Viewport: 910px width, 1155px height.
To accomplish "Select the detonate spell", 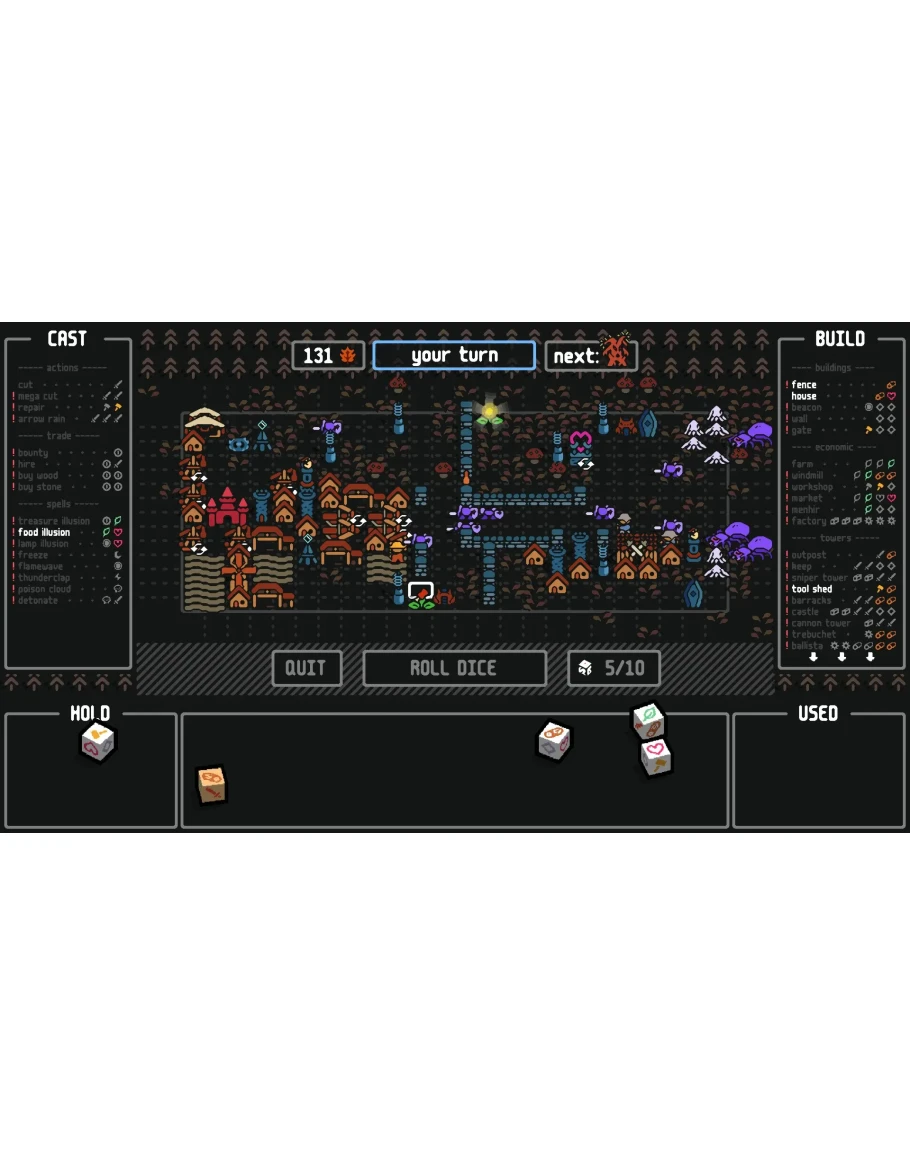I will [x=38, y=600].
